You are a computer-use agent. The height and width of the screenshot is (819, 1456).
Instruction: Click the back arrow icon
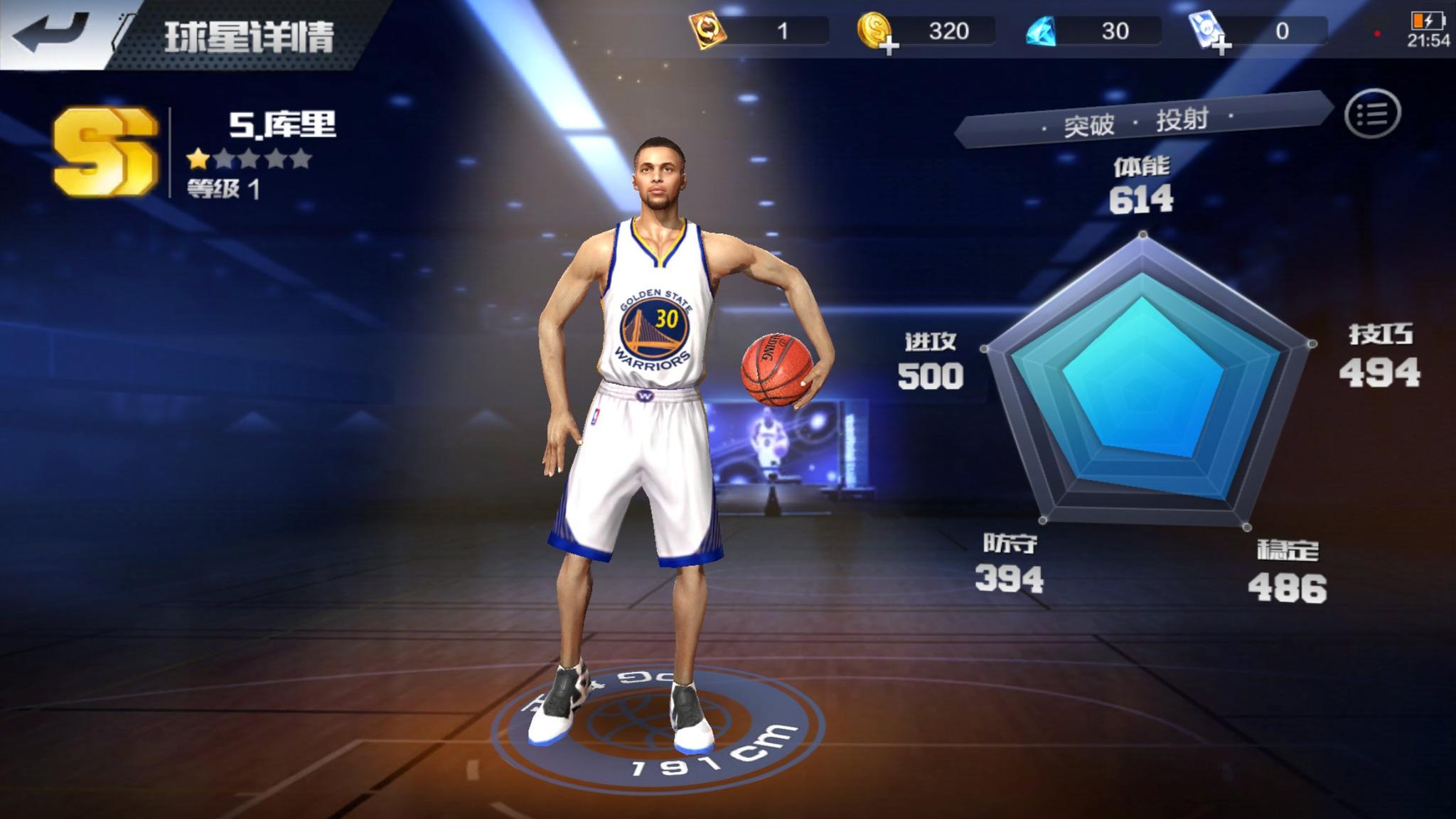point(47,30)
